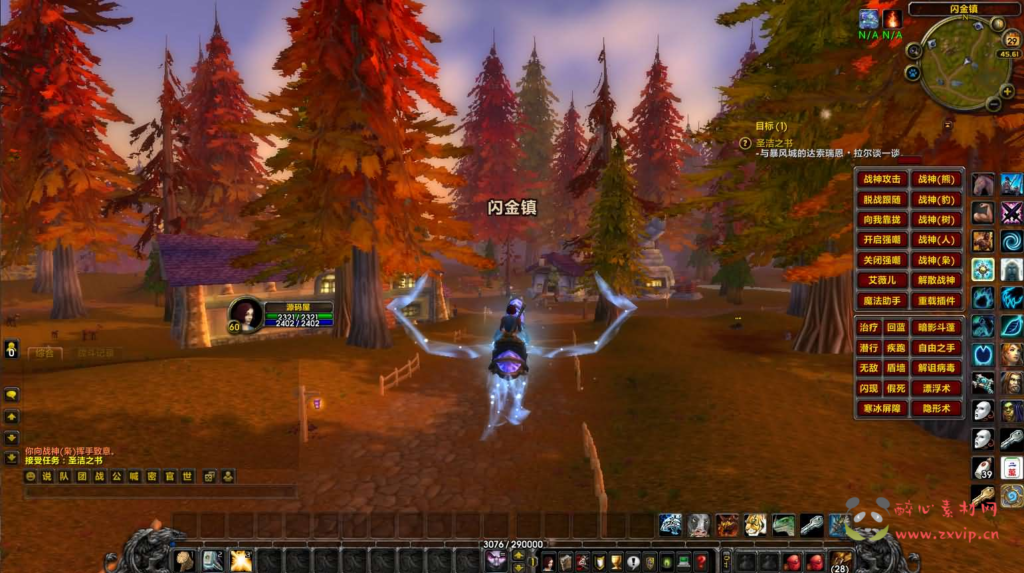Select the tiger head icon on the bar

click(755, 525)
